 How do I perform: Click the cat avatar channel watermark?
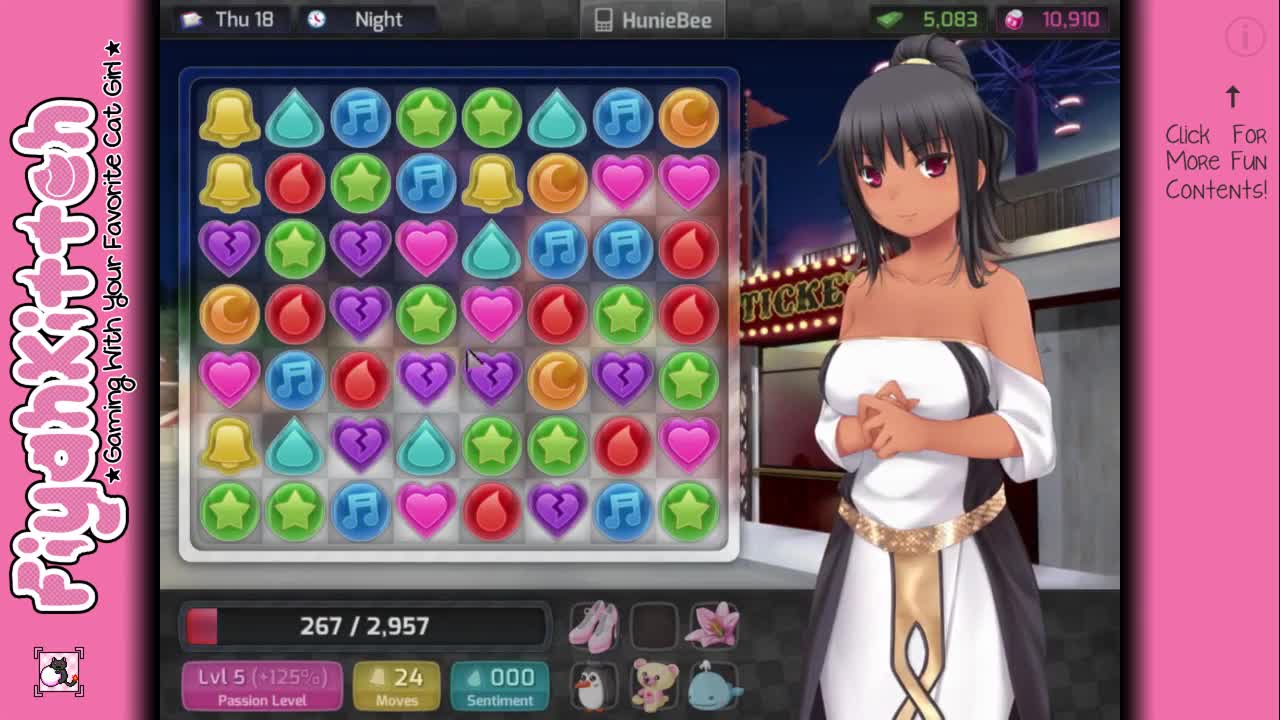[59, 672]
